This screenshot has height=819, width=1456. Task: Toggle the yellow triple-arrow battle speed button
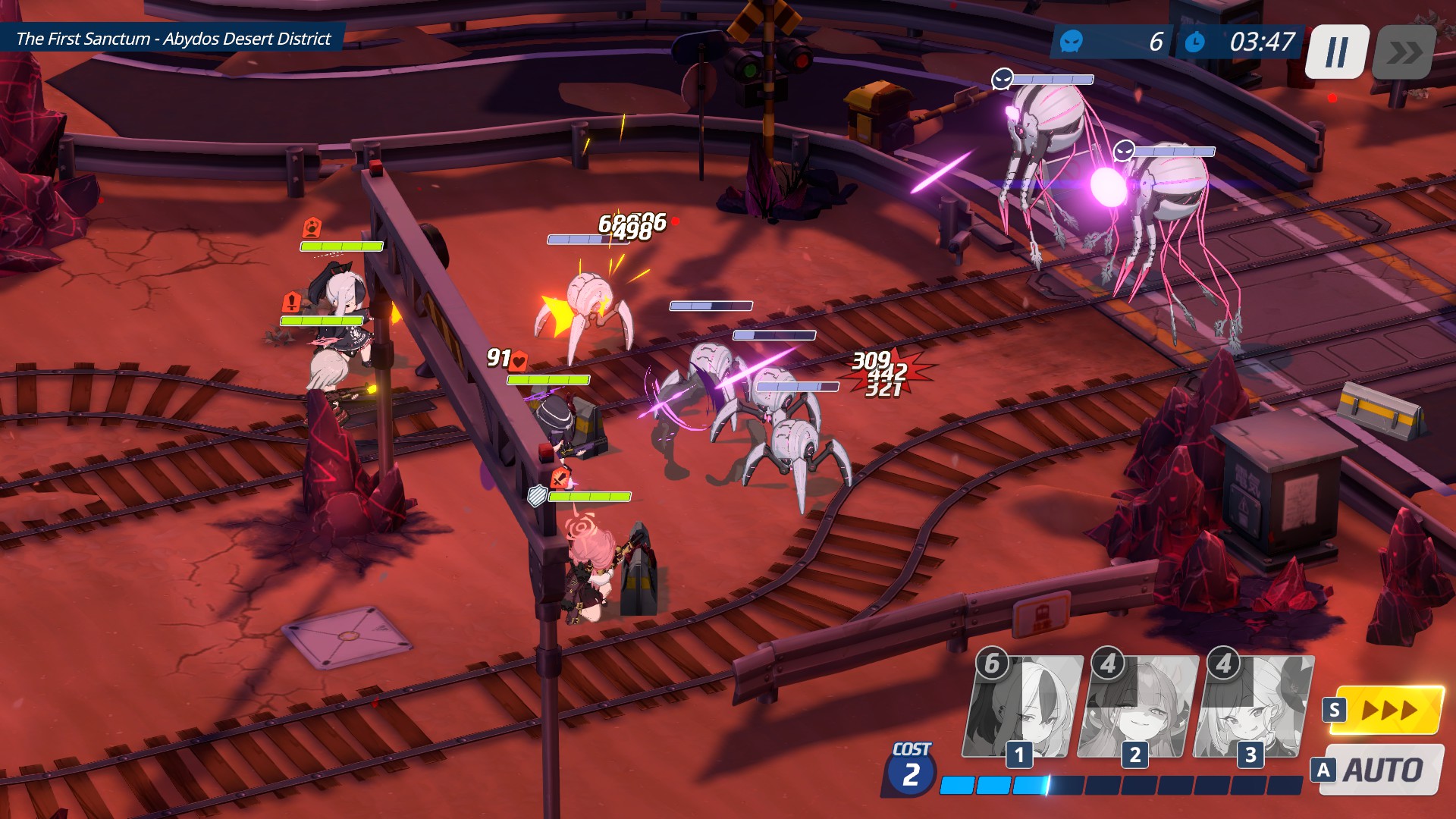tap(1385, 711)
